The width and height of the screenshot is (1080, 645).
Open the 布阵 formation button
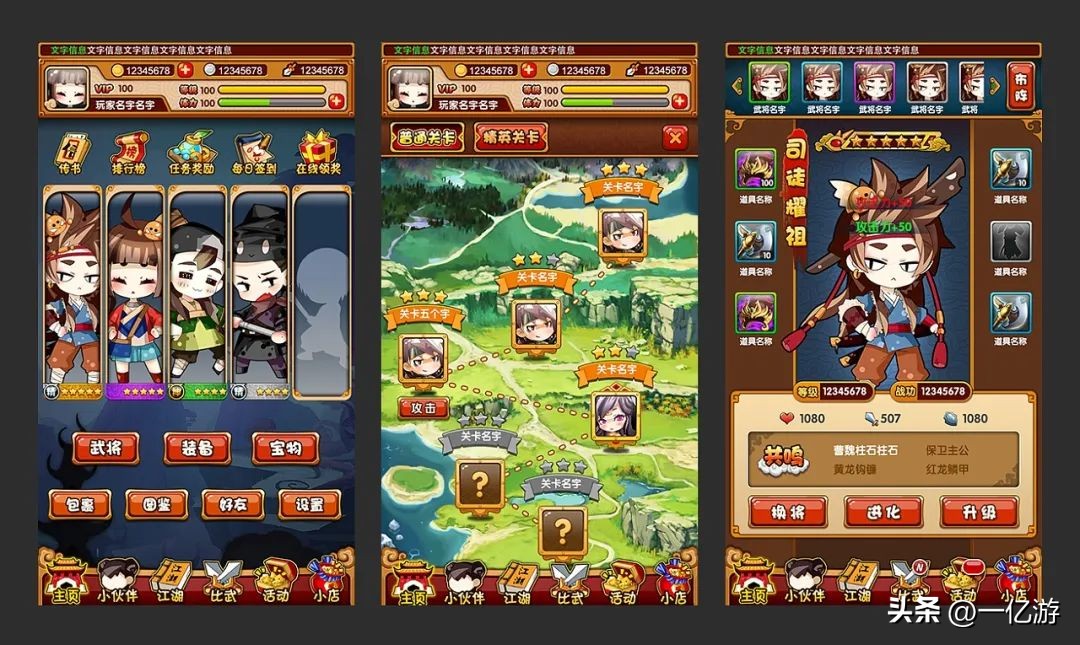pyautogui.click(x=1020, y=86)
